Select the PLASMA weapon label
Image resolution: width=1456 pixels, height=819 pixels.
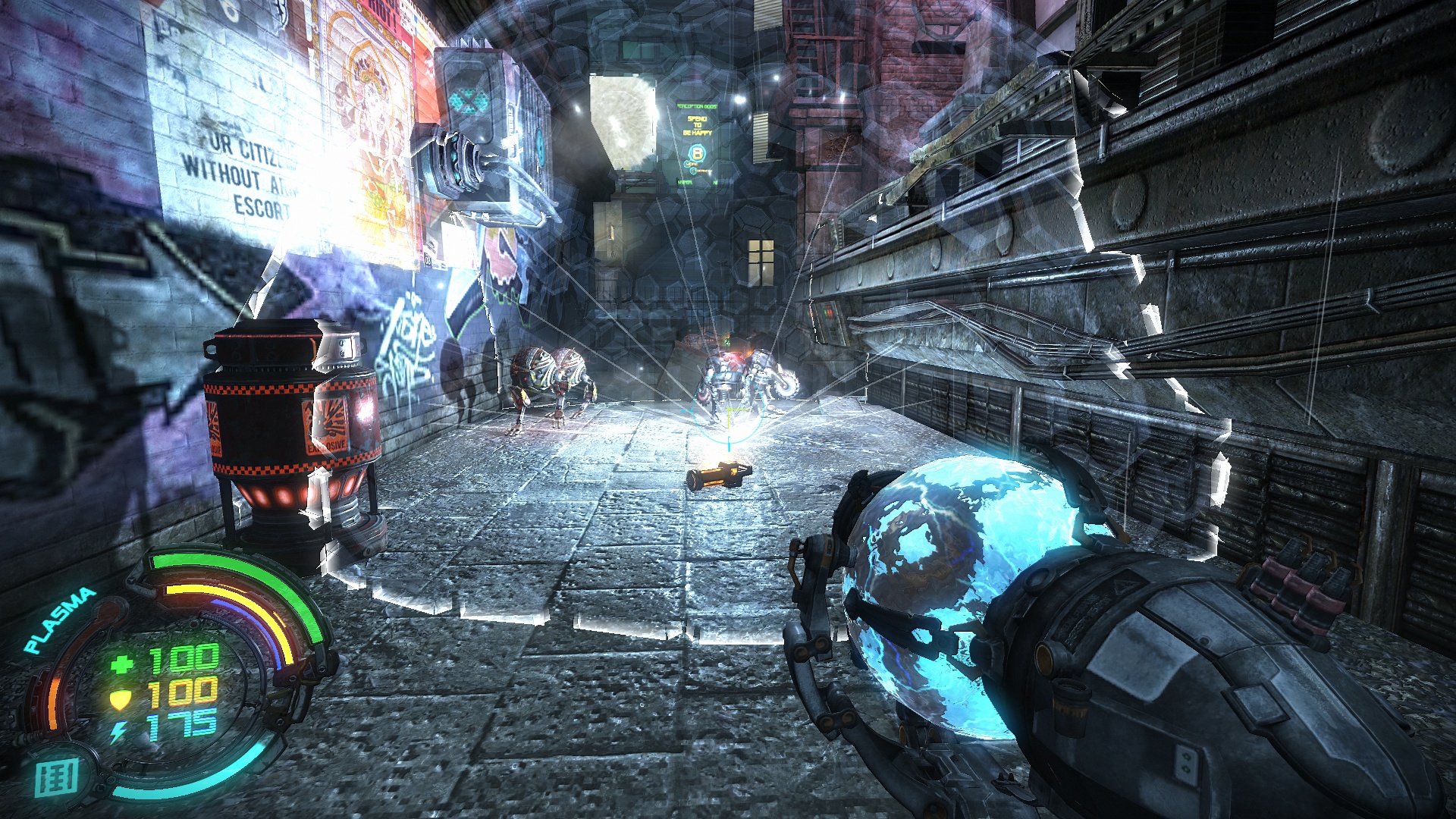60,620
